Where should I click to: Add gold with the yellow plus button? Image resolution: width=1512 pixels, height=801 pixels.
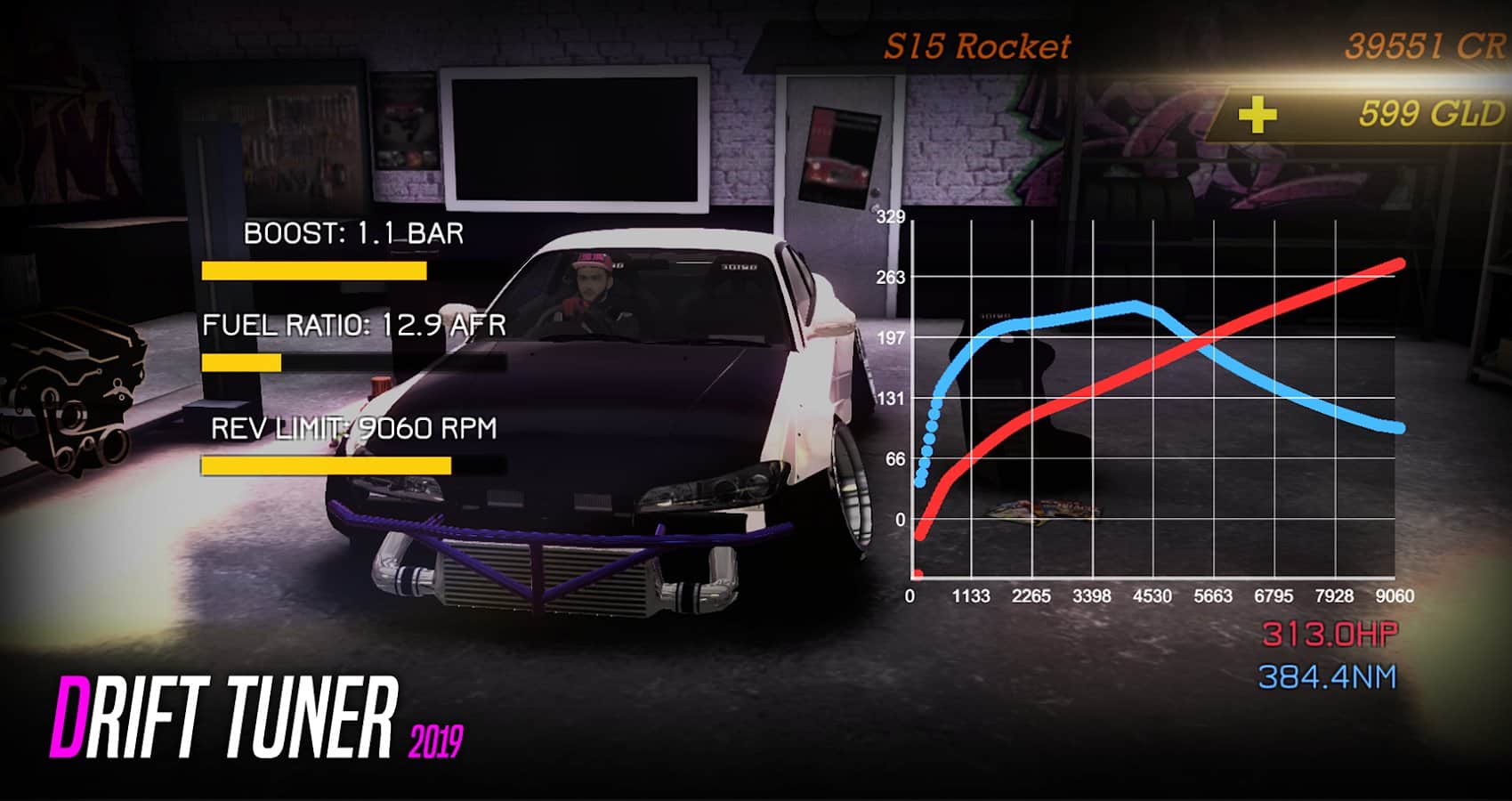1257,115
